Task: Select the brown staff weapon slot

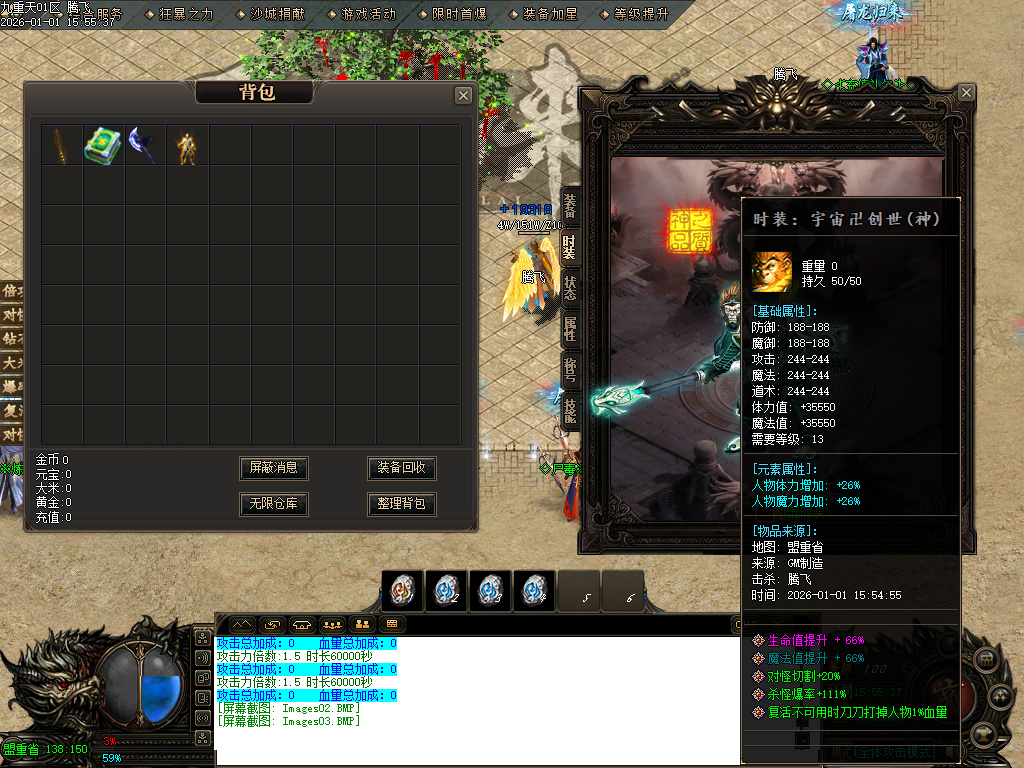Action: (61, 145)
